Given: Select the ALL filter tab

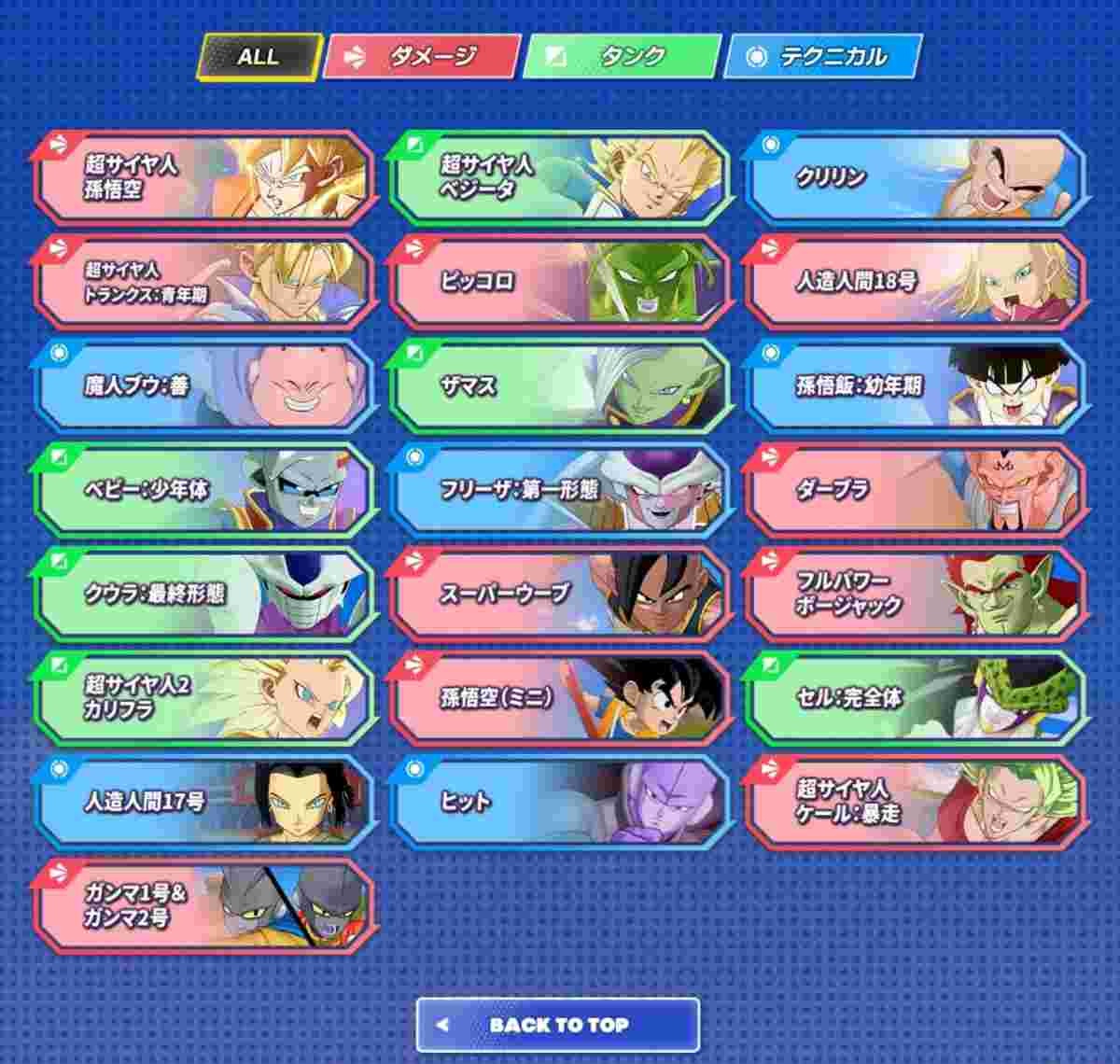Looking at the screenshot, I should point(259,57).
